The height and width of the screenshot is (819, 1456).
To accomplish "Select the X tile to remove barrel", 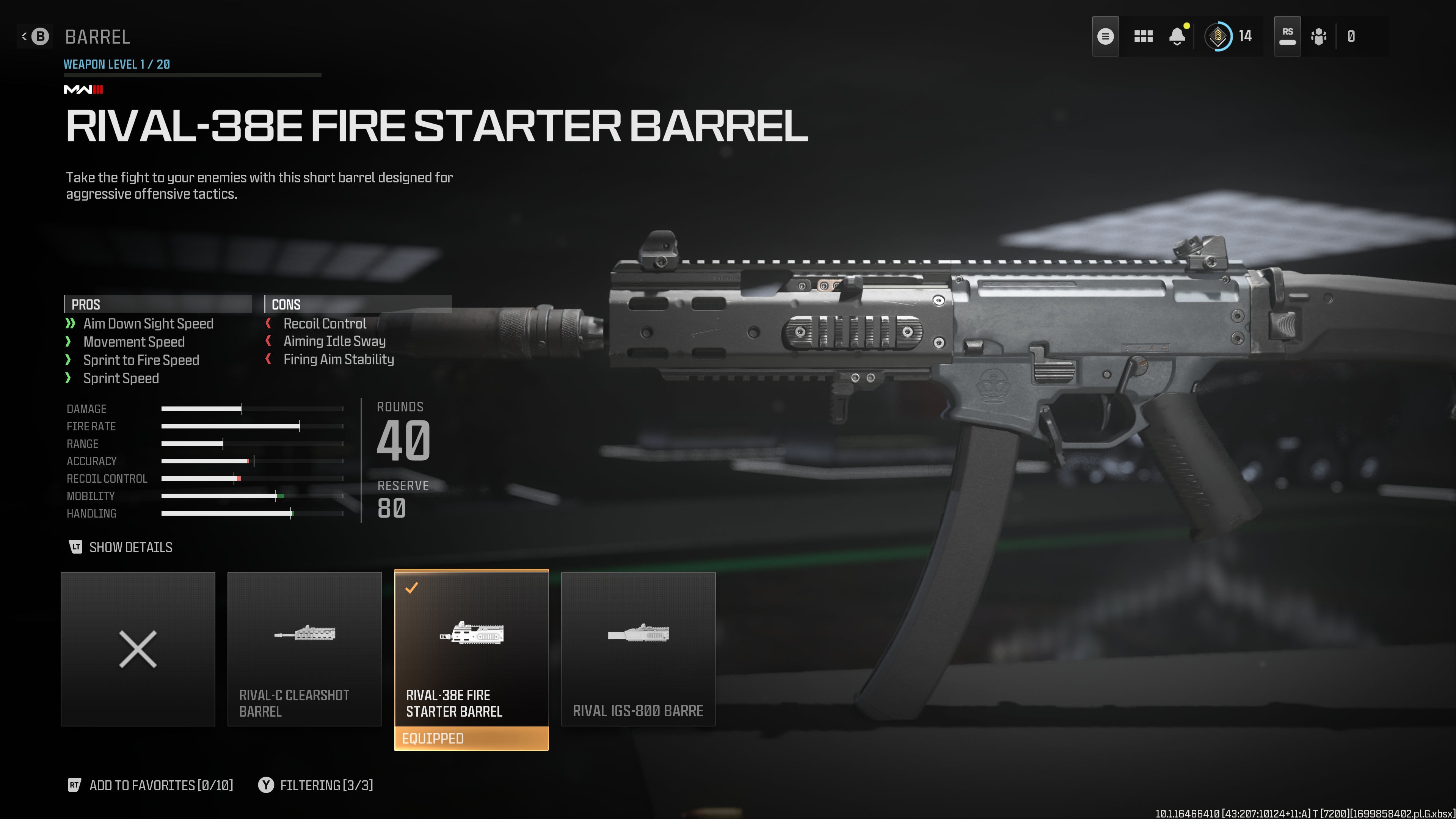I will (x=138, y=648).
